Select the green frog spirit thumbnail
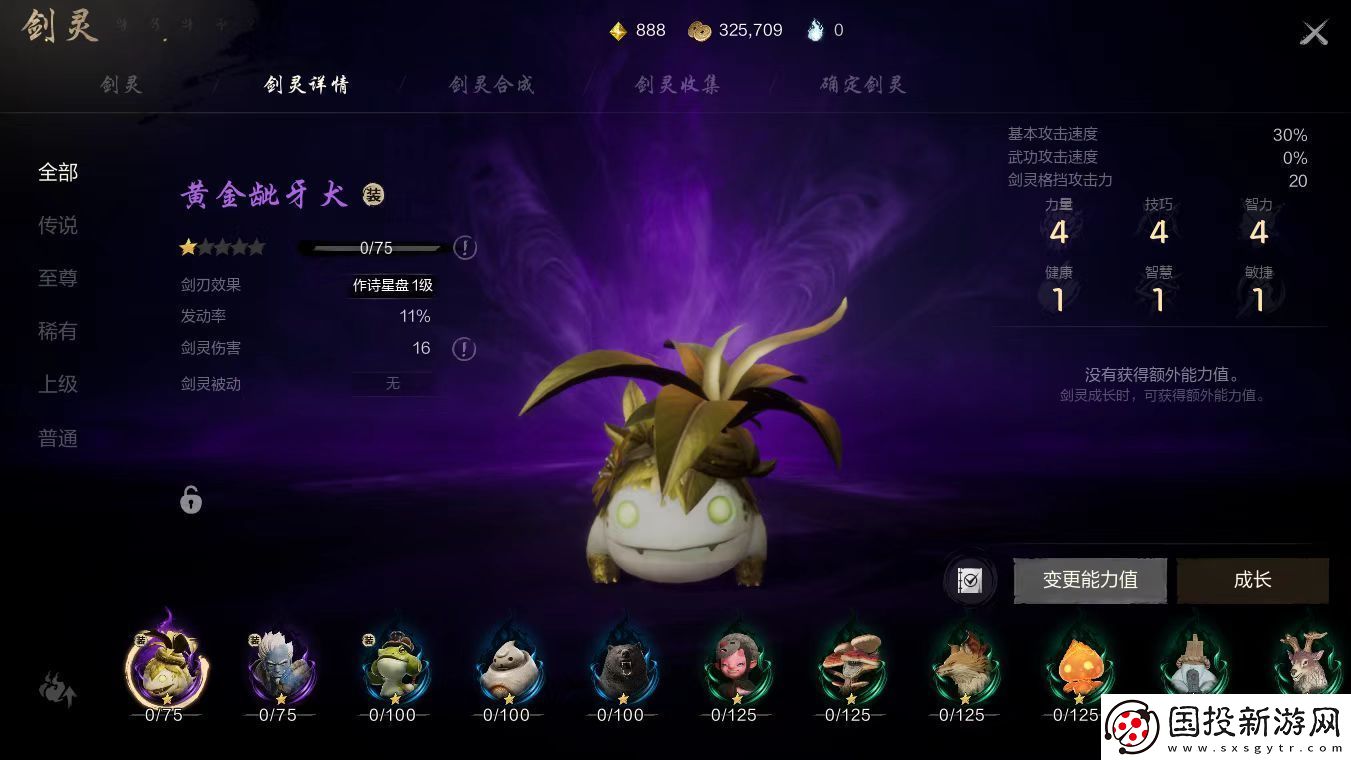Image resolution: width=1351 pixels, height=760 pixels. (x=393, y=667)
